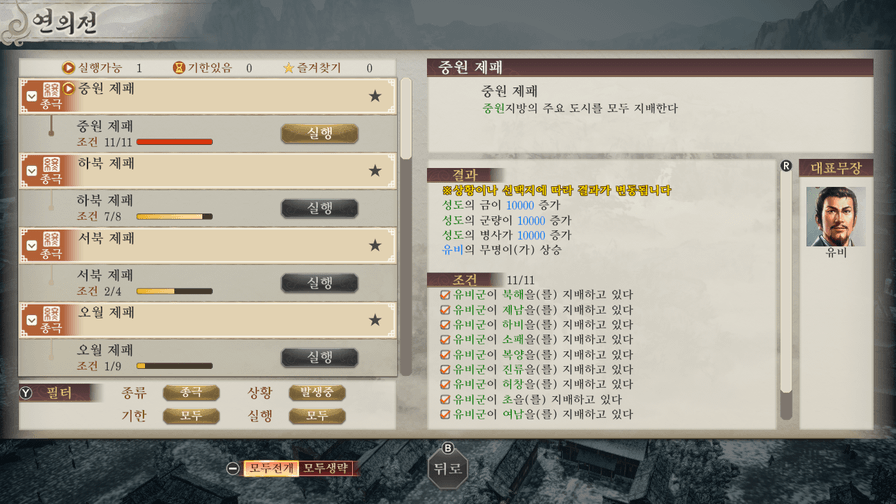Image resolution: width=896 pixels, height=504 pixels.
Task: Change the 상황 filter set to 발생중
Action: click(x=317, y=392)
